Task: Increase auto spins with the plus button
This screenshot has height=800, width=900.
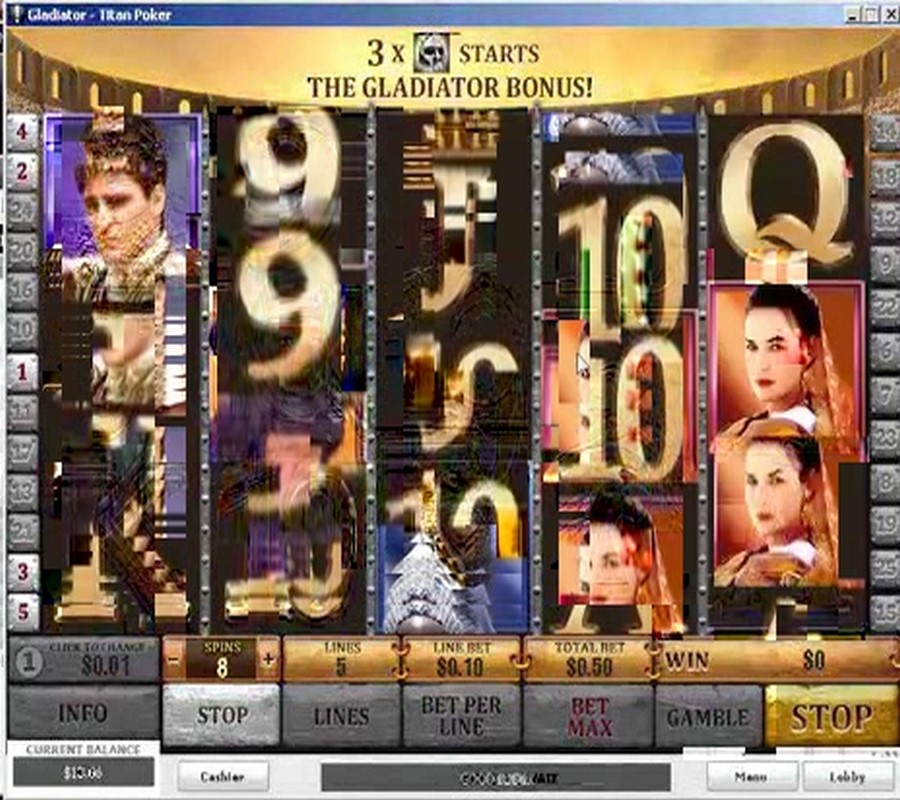Action: [268, 659]
